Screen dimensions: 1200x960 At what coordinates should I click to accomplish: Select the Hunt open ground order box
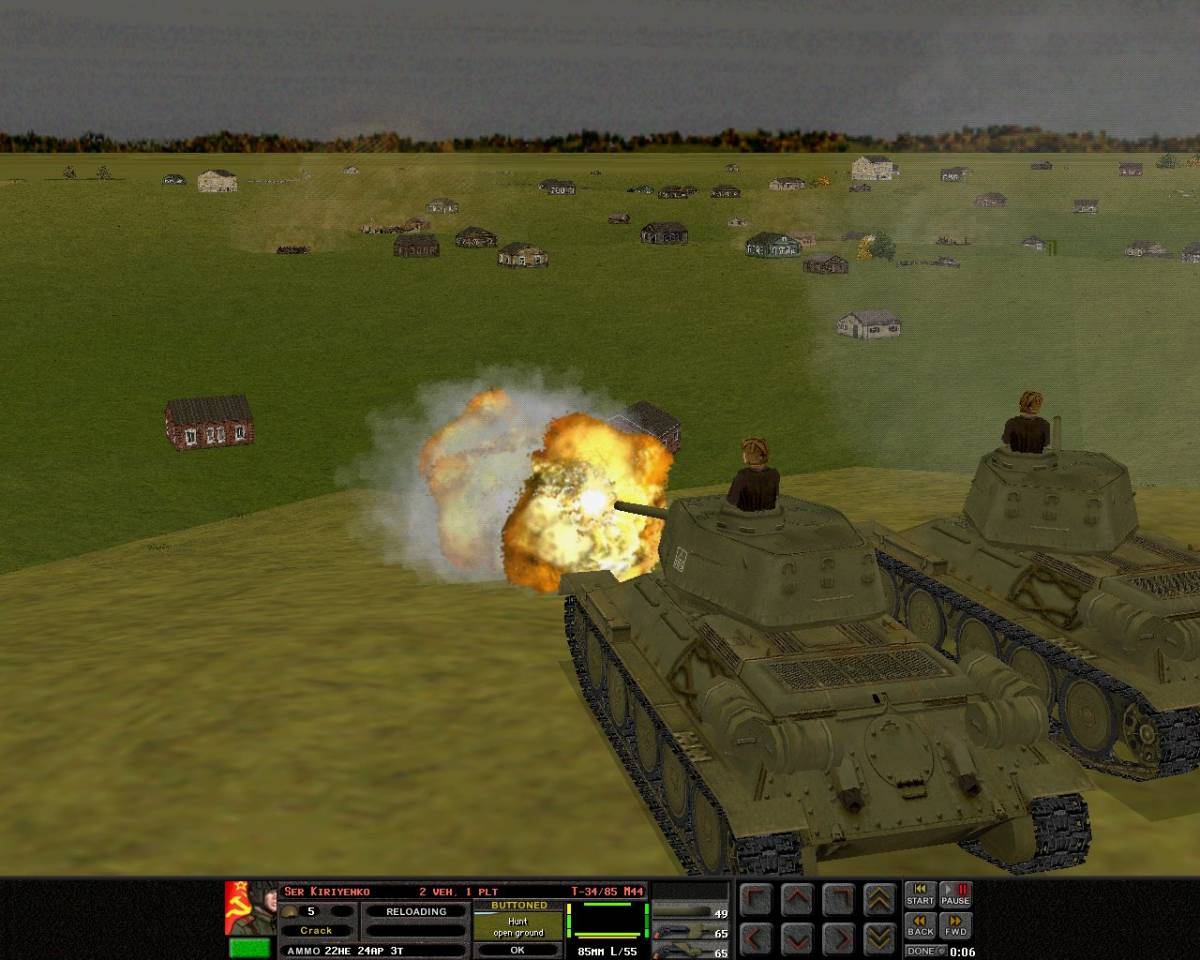point(518,926)
